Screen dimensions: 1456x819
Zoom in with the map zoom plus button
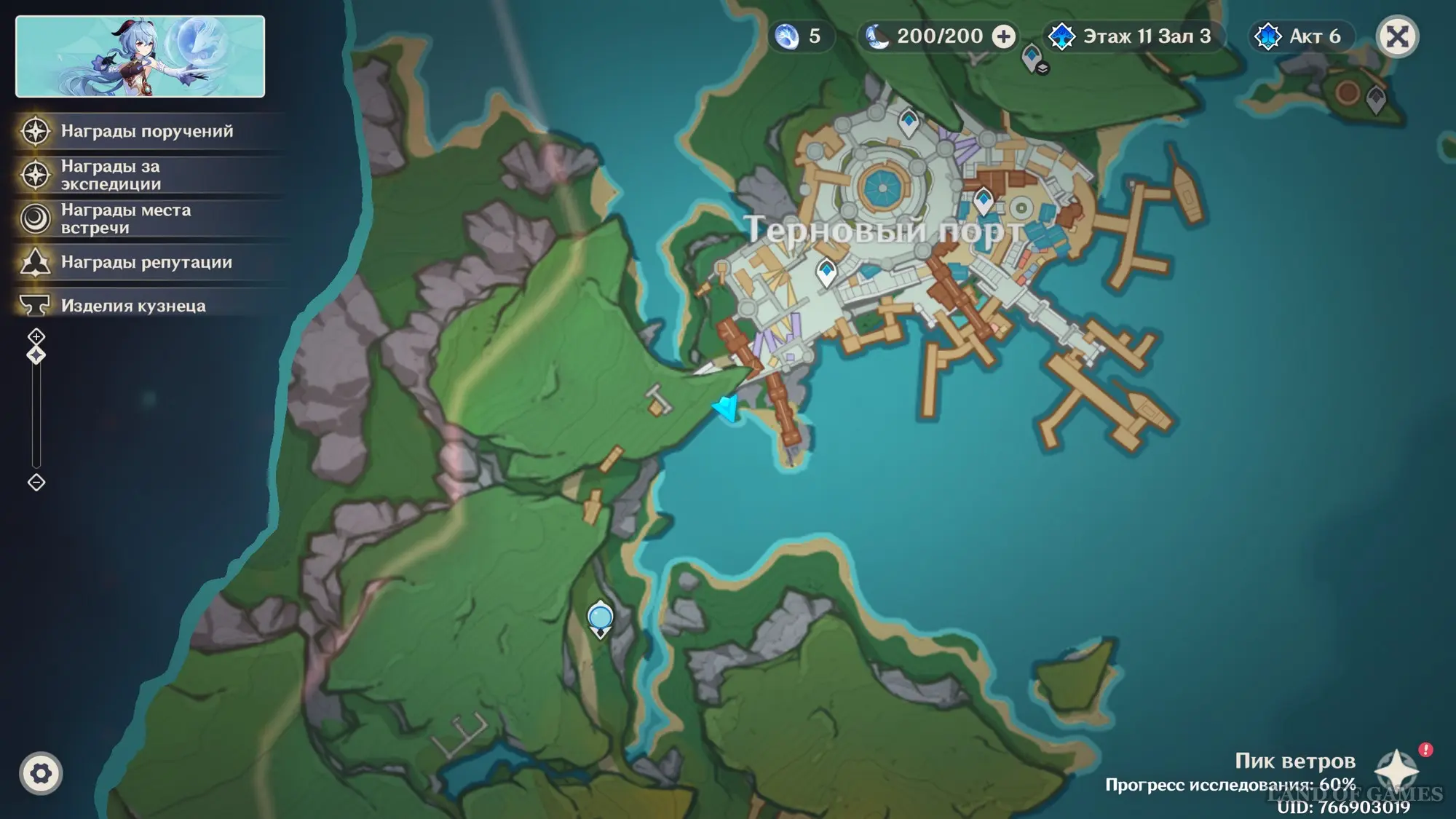coord(36,336)
